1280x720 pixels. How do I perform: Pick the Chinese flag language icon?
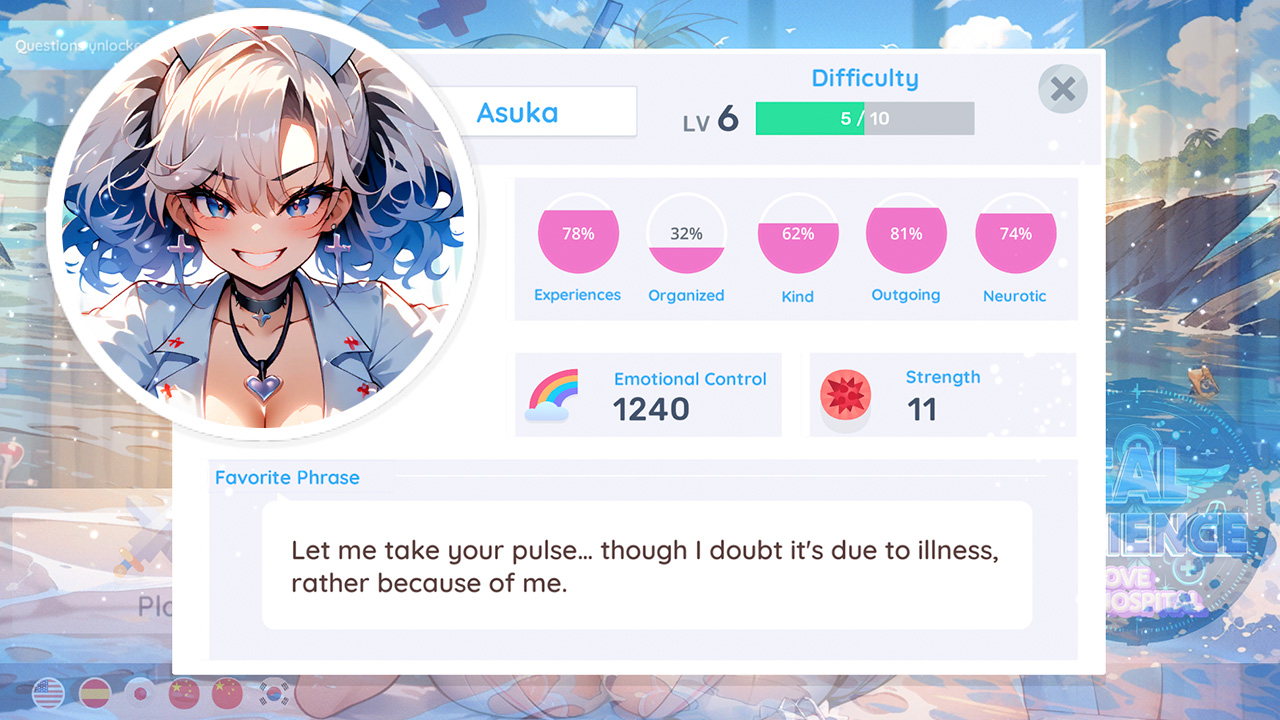coord(184,693)
